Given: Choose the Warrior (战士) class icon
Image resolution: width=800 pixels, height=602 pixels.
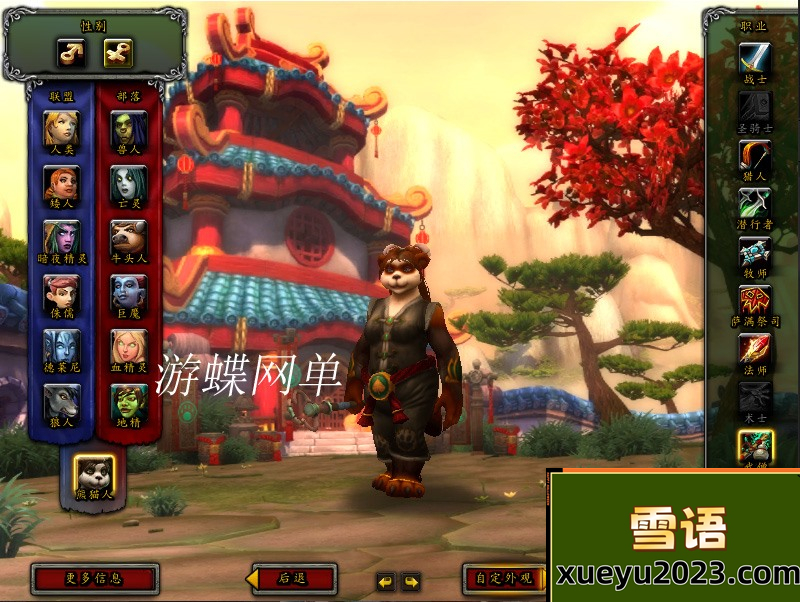Looking at the screenshot, I should (x=755, y=57).
